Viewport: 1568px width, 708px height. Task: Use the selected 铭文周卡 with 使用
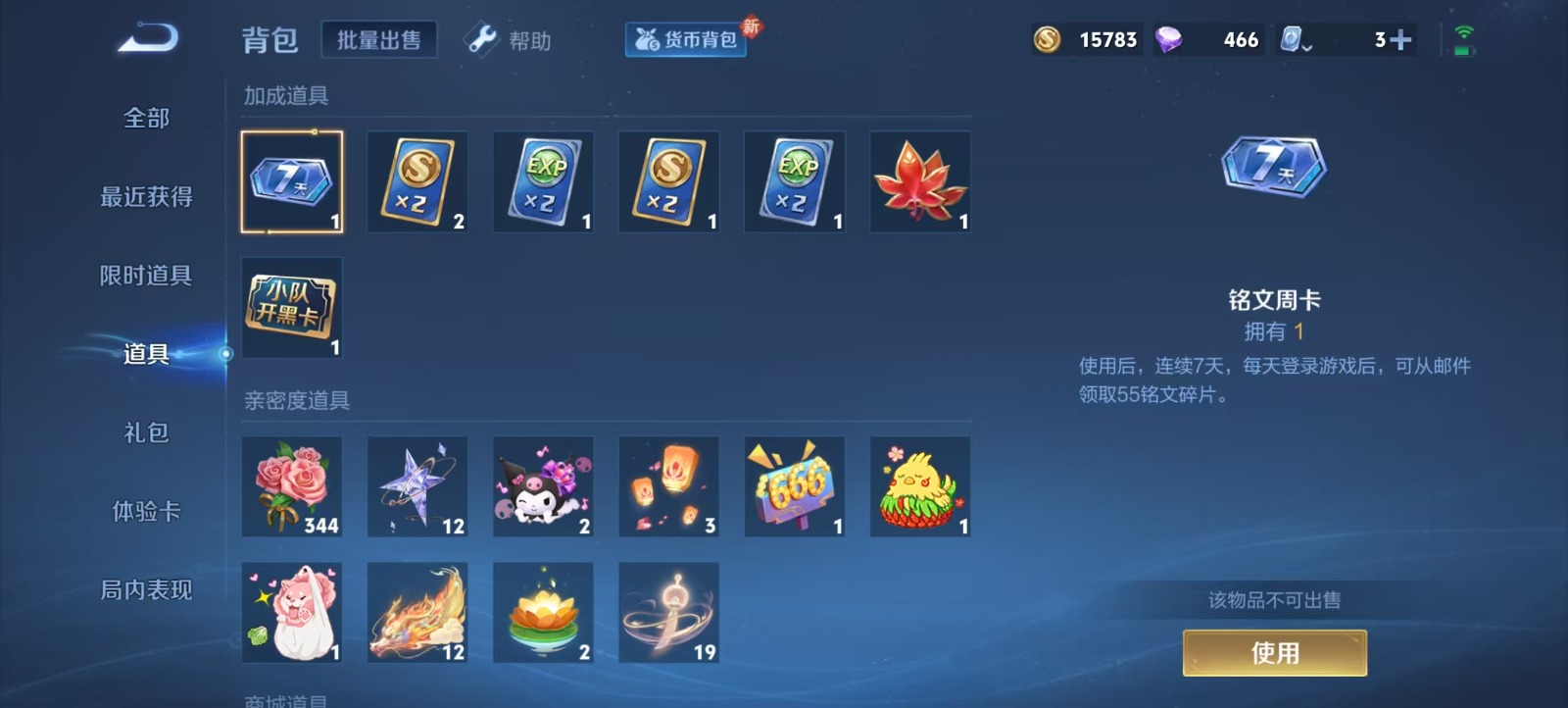click(1274, 653)
